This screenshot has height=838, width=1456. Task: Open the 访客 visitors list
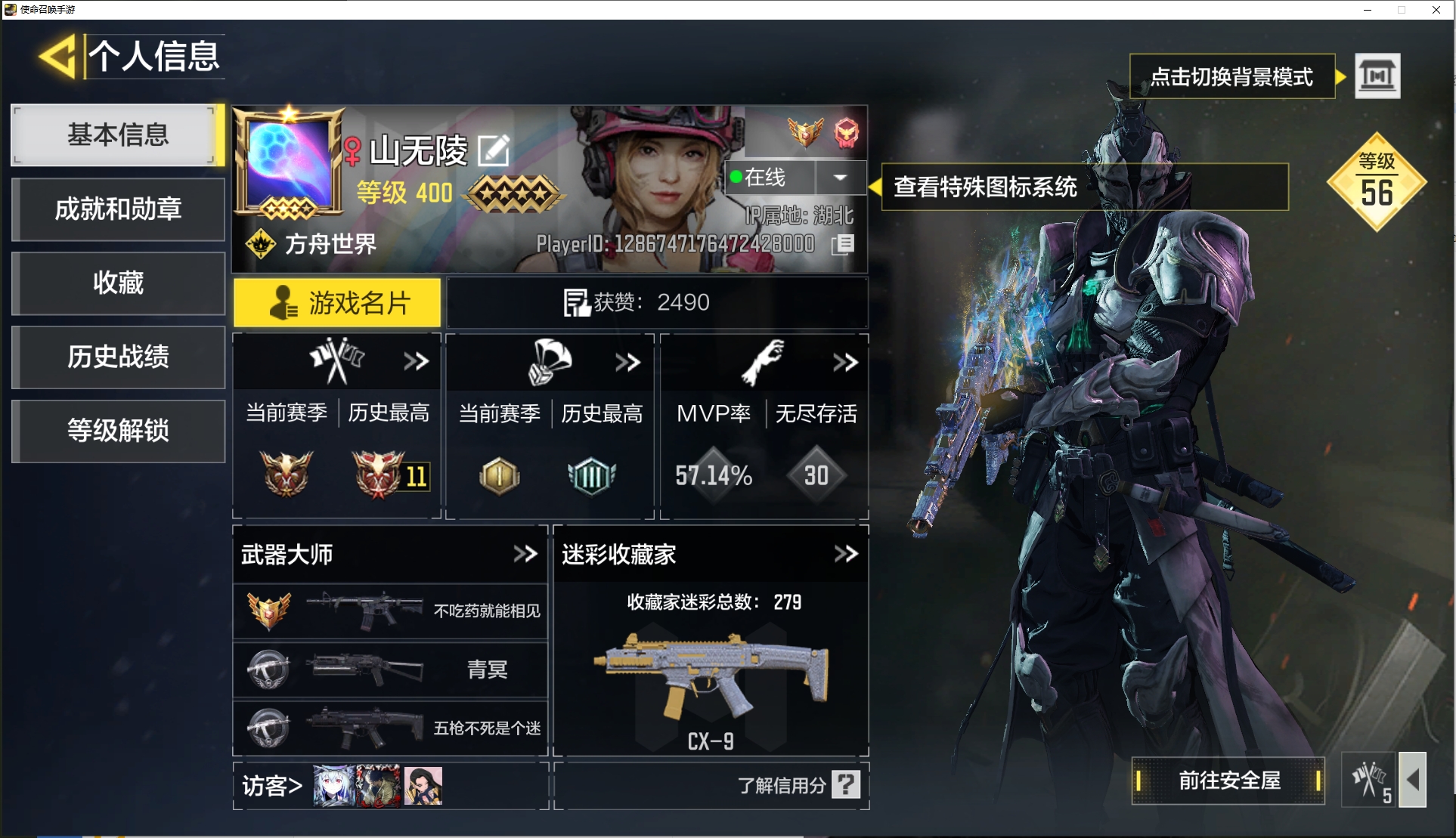tap(272, 786)
